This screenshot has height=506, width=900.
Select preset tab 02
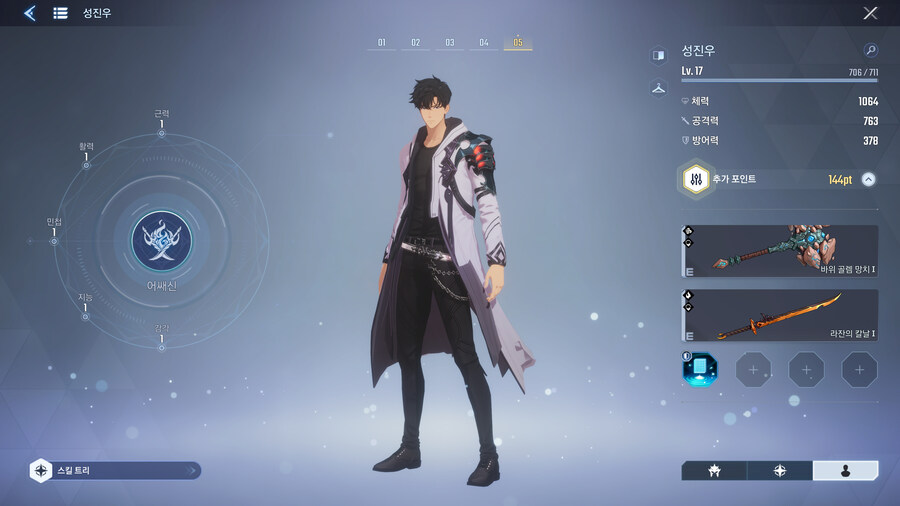[415, 43]
